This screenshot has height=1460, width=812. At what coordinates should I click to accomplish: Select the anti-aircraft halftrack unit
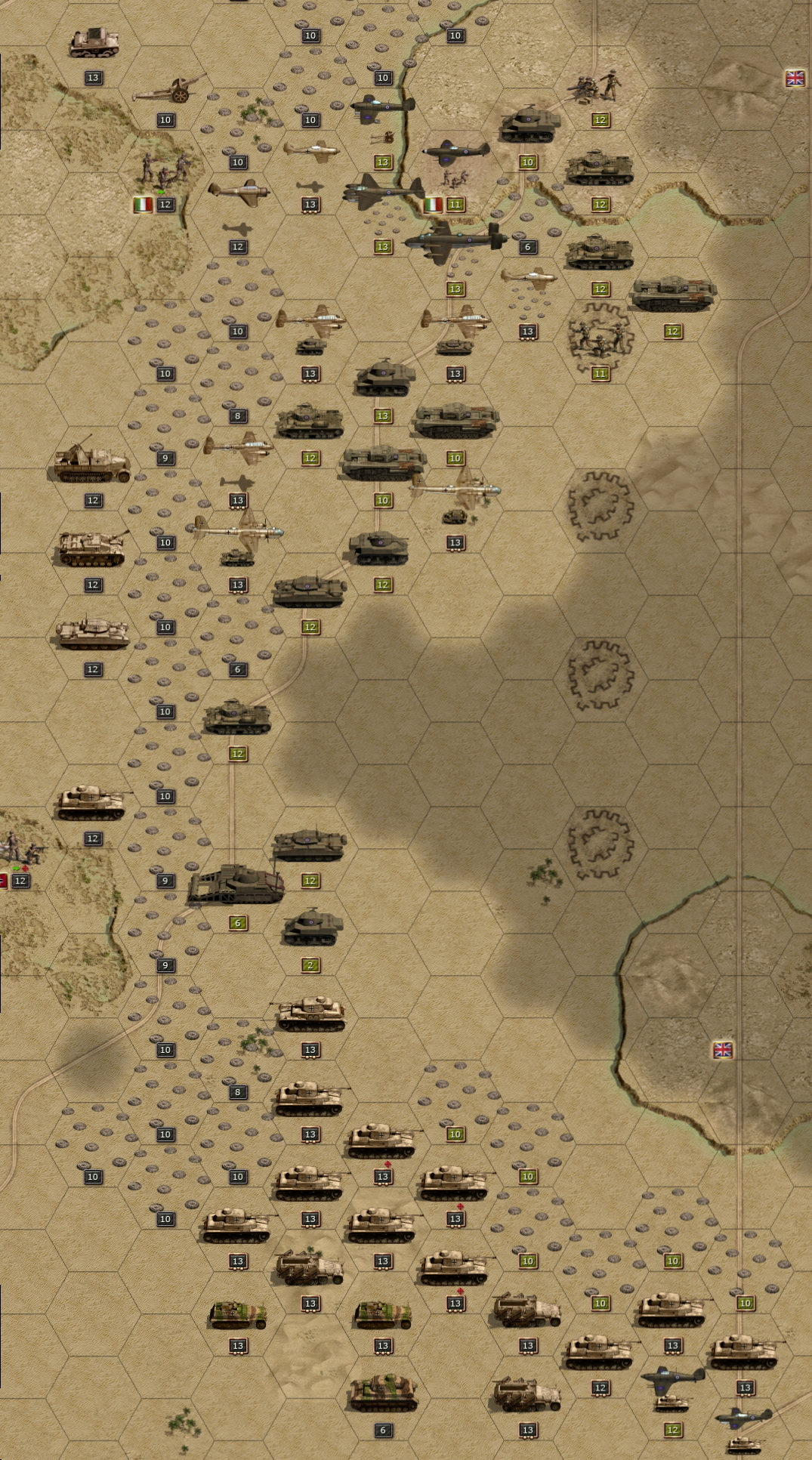point(92,462)
